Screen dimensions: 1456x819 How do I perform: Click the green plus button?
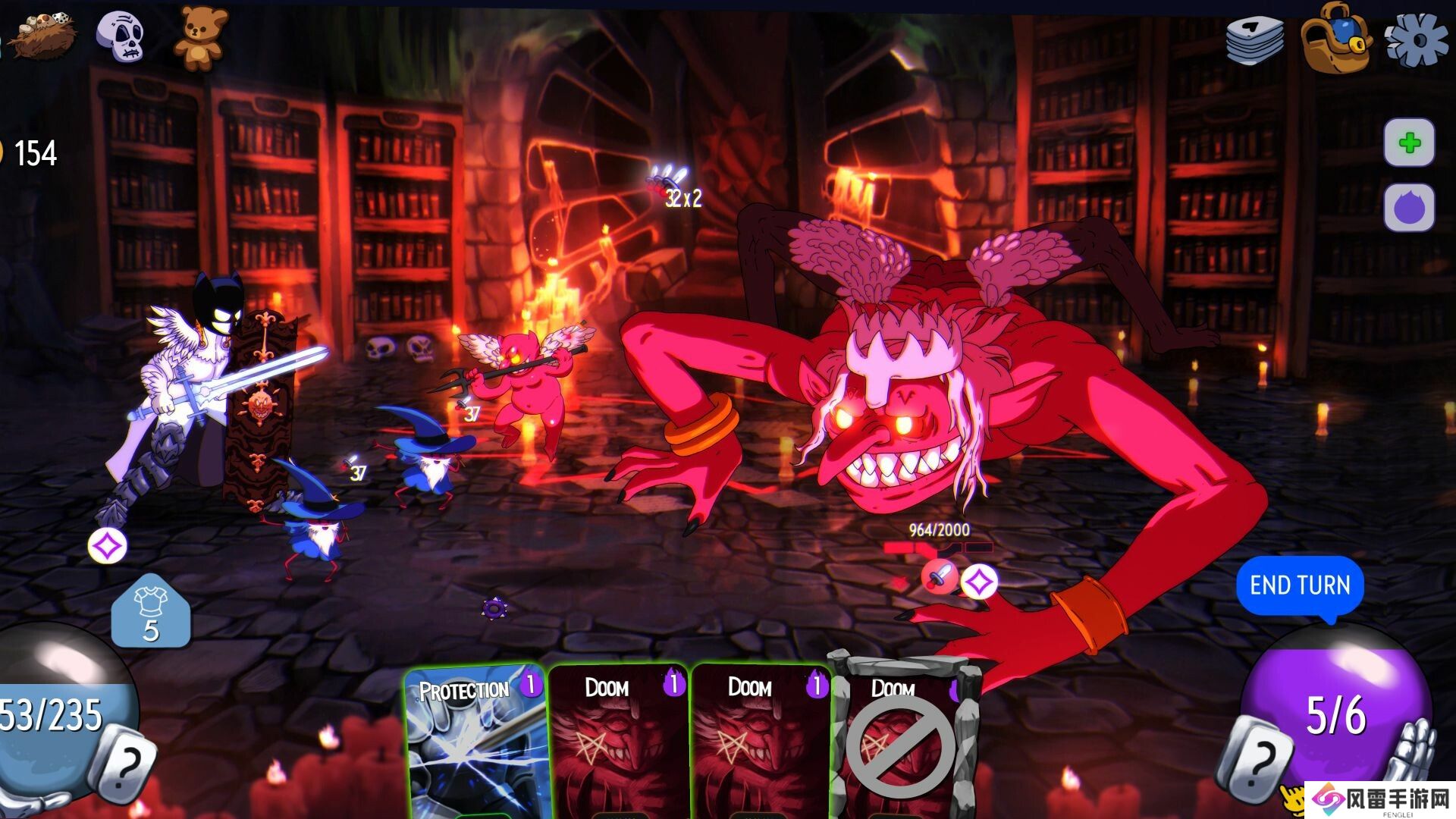pyautogui.click(x=1409, y=143)
